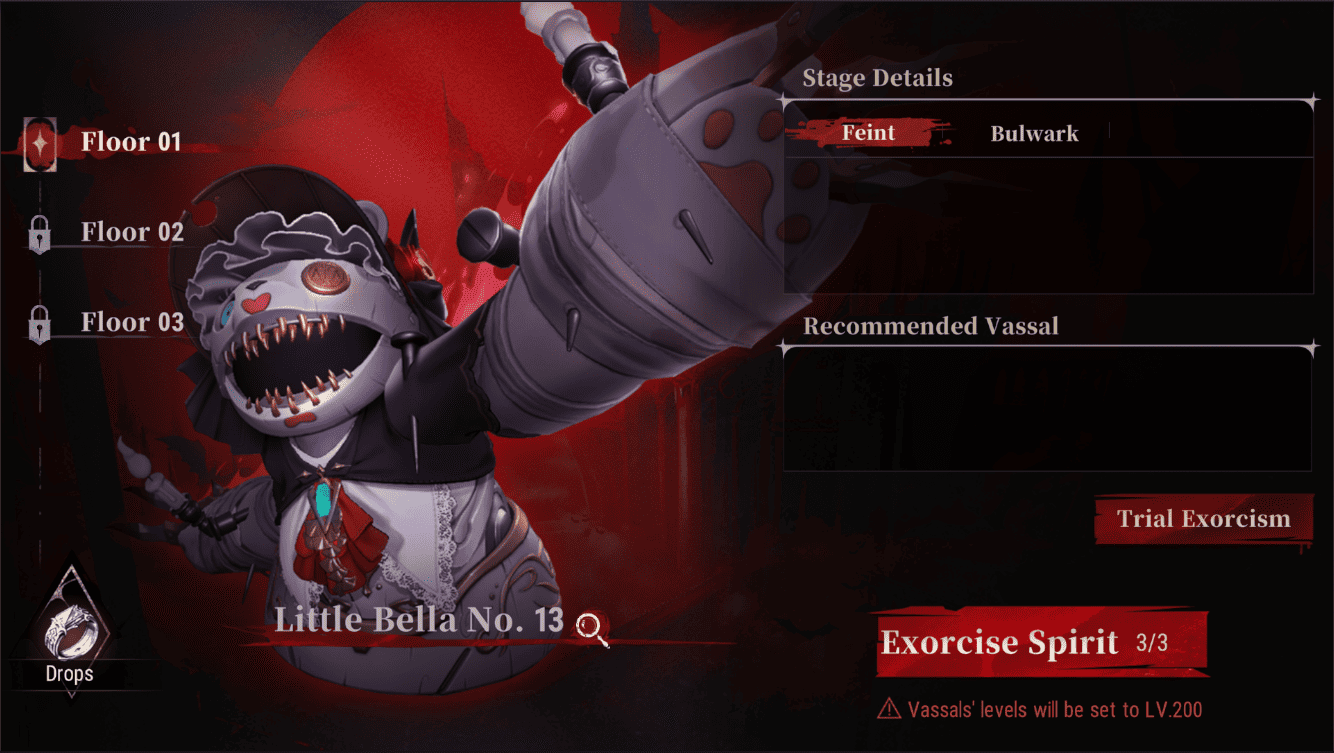Choose the locked Floor 02 entry

click(x=132, y=233)
